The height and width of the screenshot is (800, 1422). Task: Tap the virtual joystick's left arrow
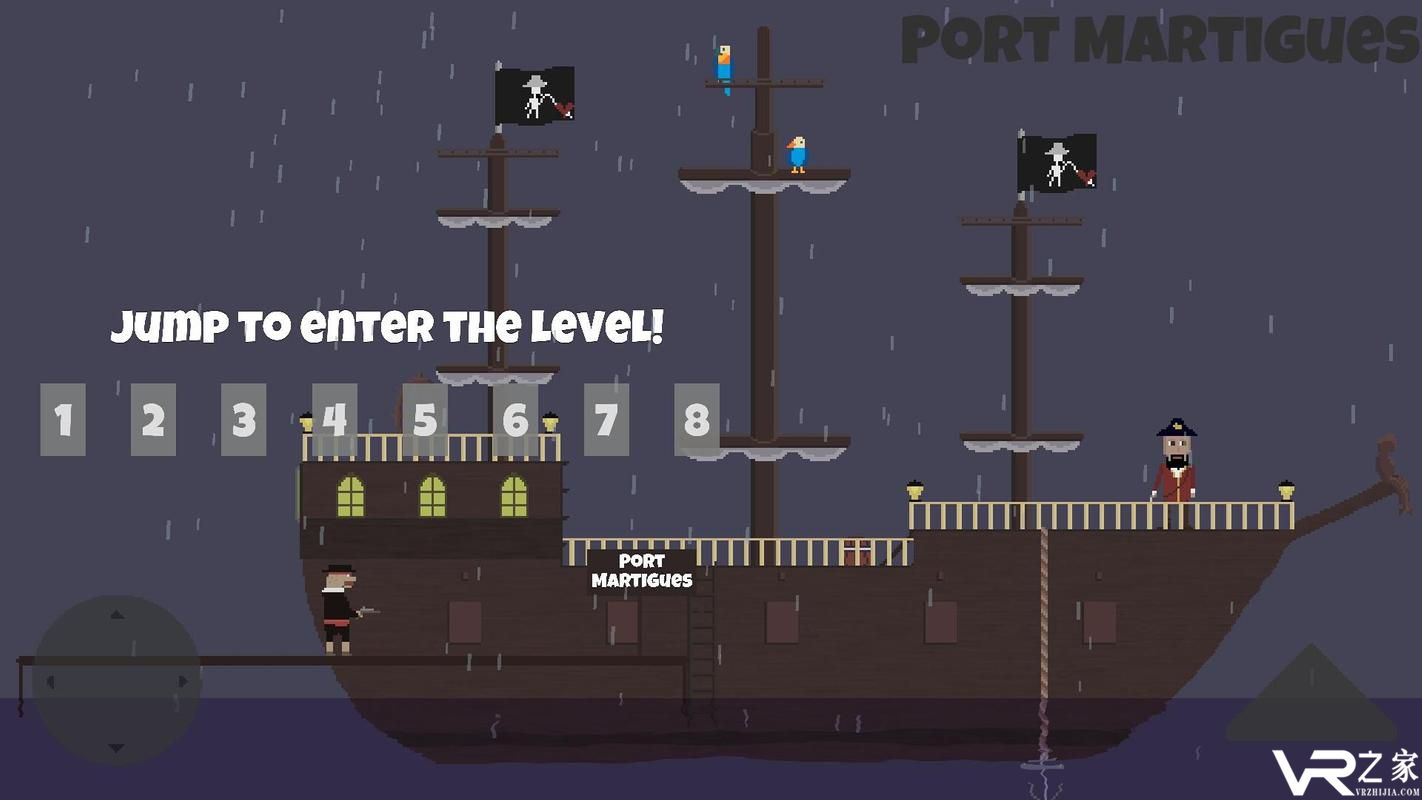50,682
